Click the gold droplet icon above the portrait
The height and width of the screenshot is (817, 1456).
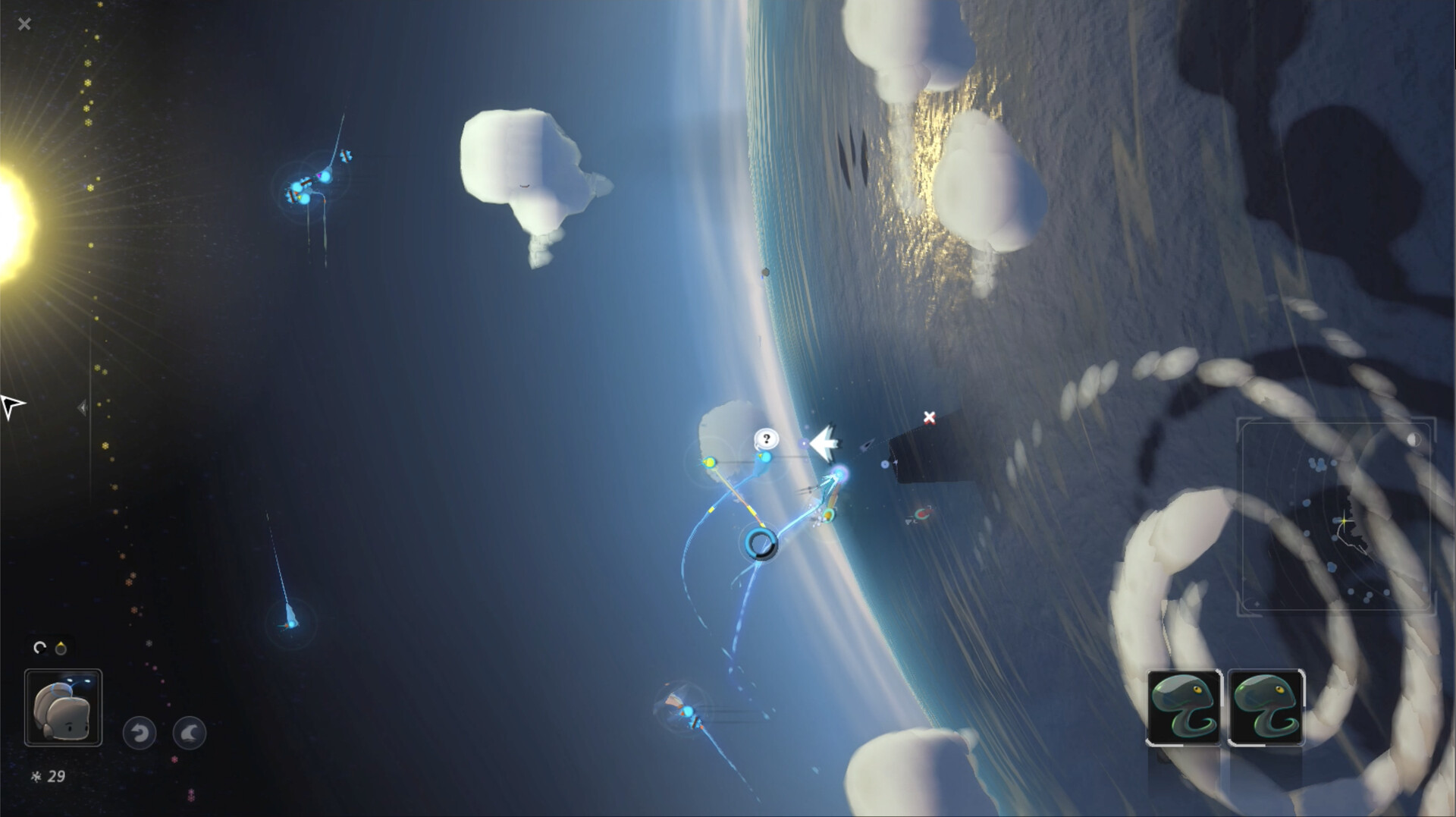point(61,647)
